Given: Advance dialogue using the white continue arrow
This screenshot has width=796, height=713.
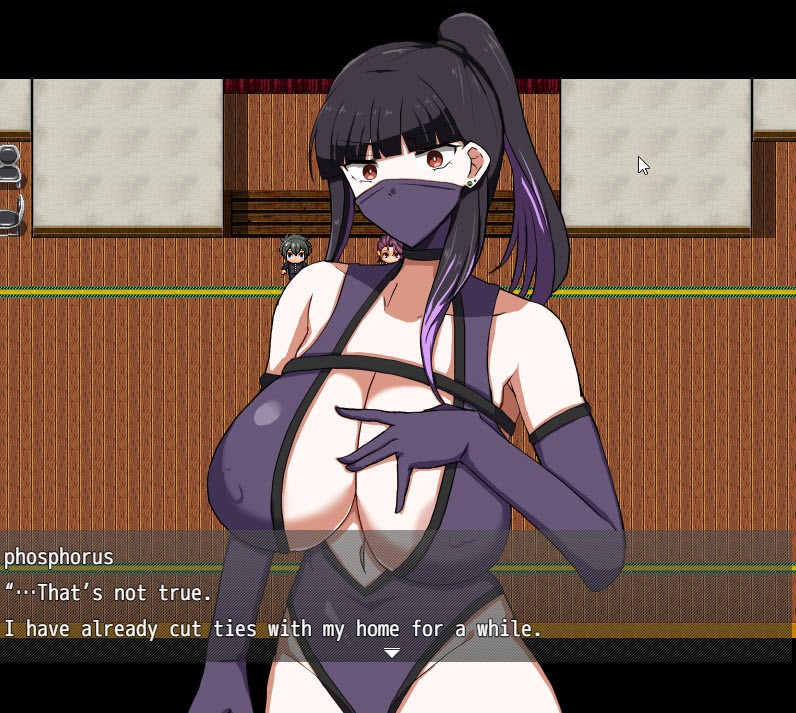Looking at the screenshot, I should coord(392,652).
